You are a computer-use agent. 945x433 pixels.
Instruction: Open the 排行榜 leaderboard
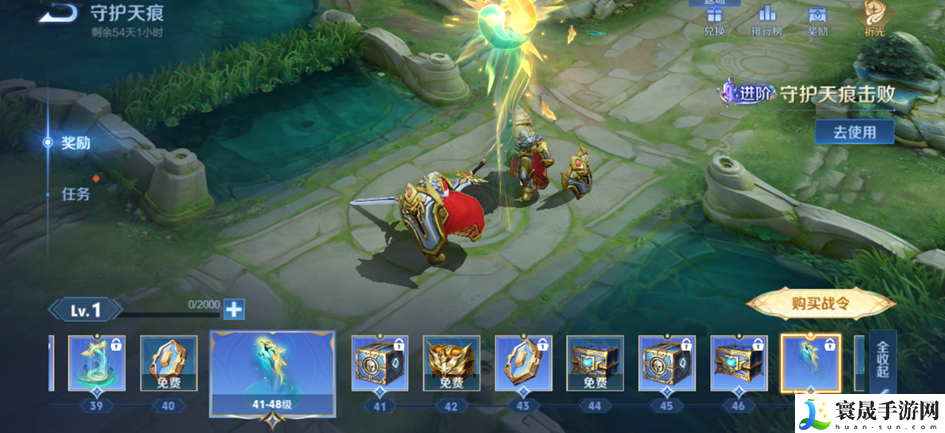pos(767,18)
